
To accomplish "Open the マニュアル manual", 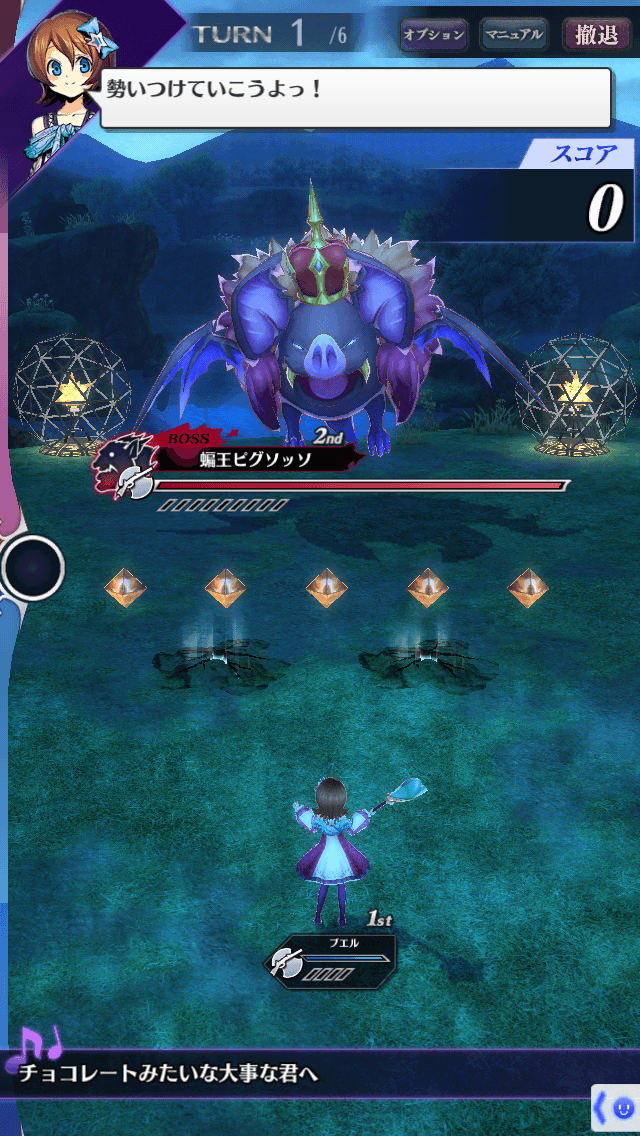I will pos(514,35).
